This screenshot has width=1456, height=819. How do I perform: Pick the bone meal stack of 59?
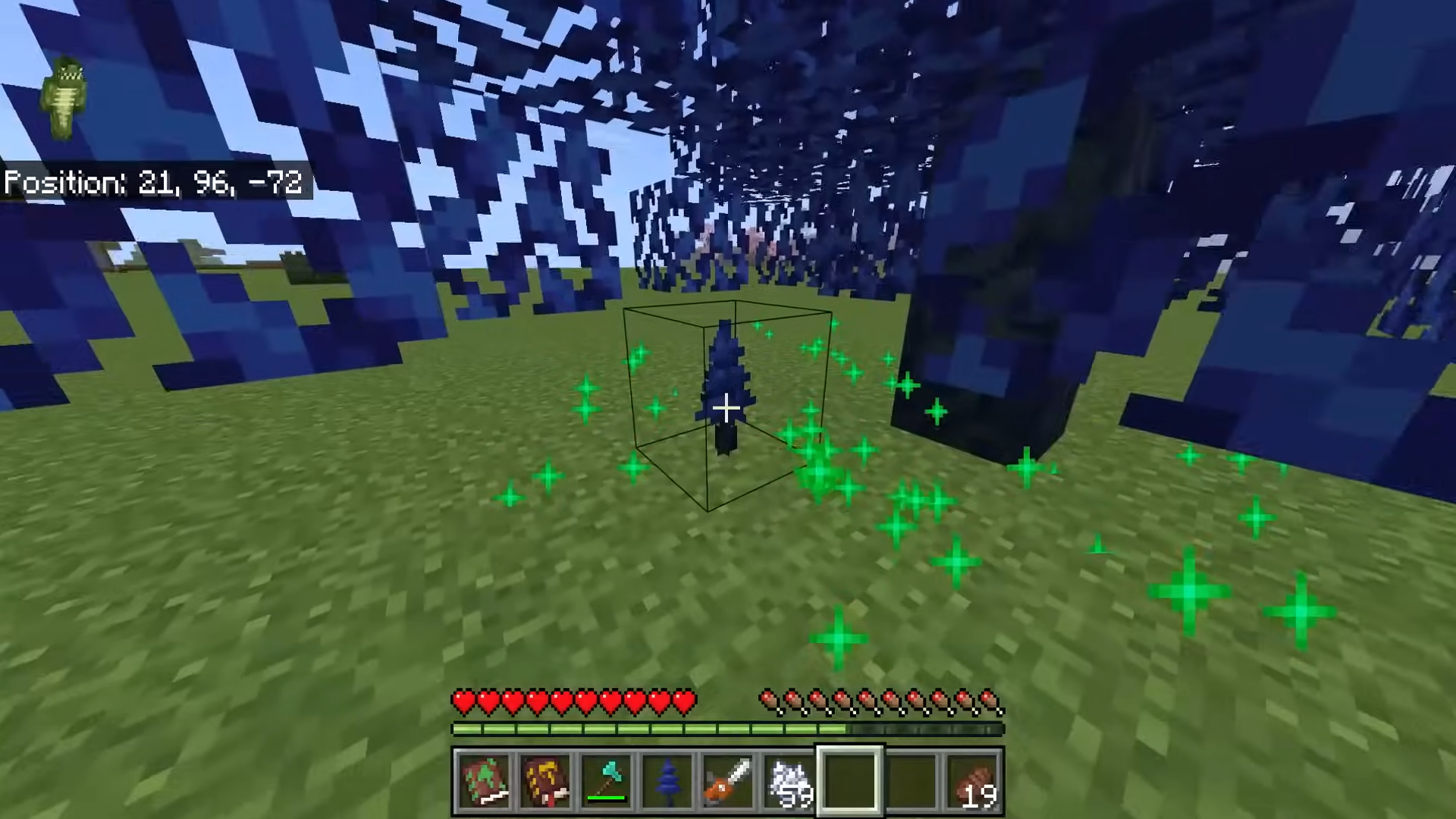point(789,782)
